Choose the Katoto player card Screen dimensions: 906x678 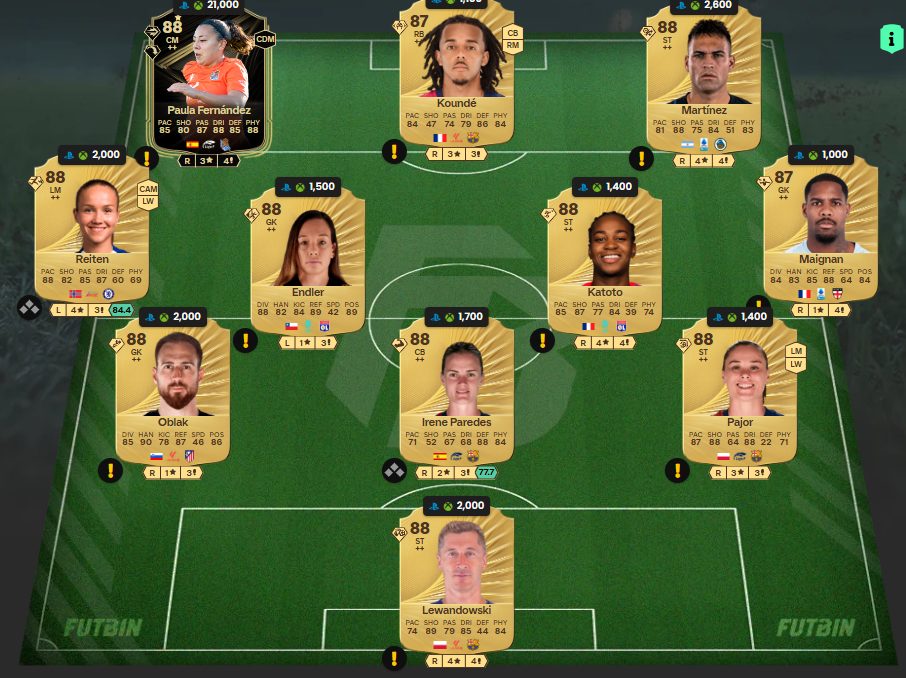click(x=605, y=260)
